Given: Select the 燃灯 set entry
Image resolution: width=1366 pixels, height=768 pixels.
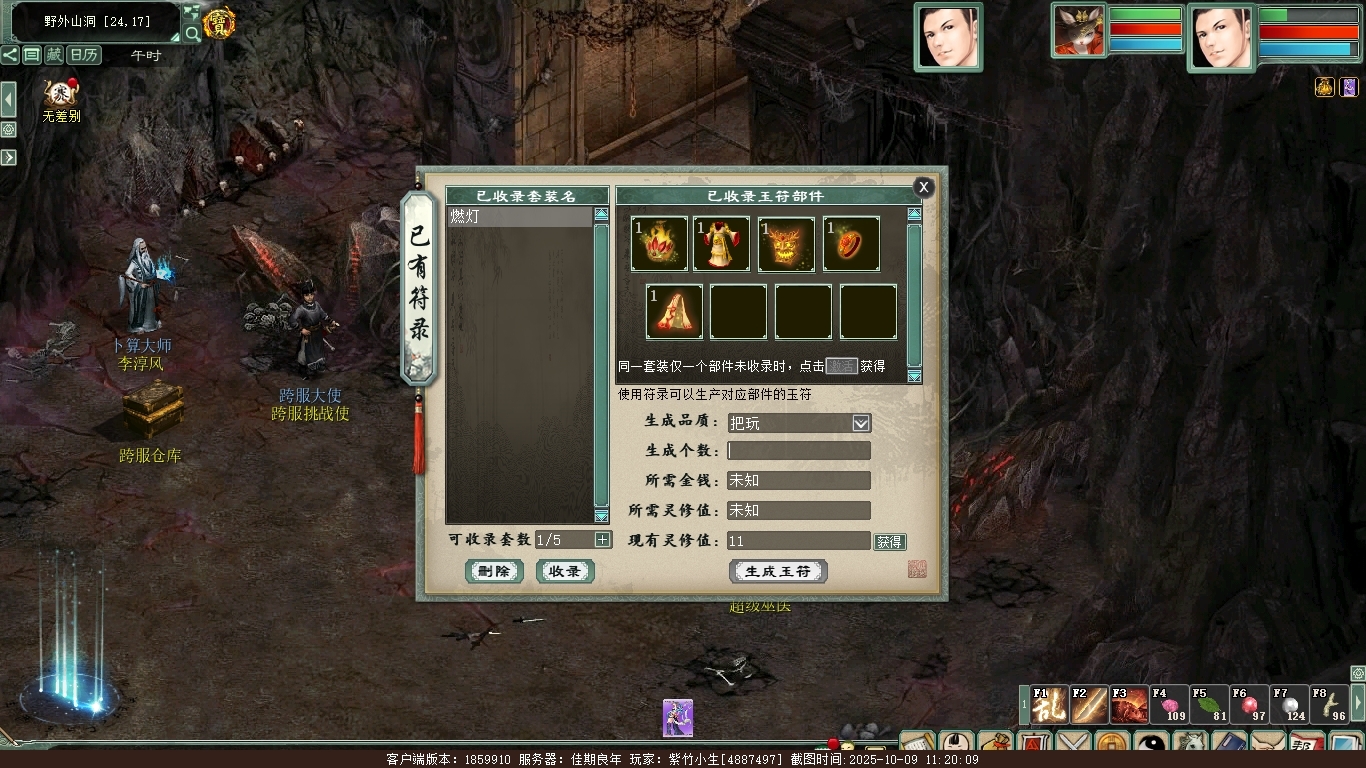Looking at the screenshot, I should 520,216.
